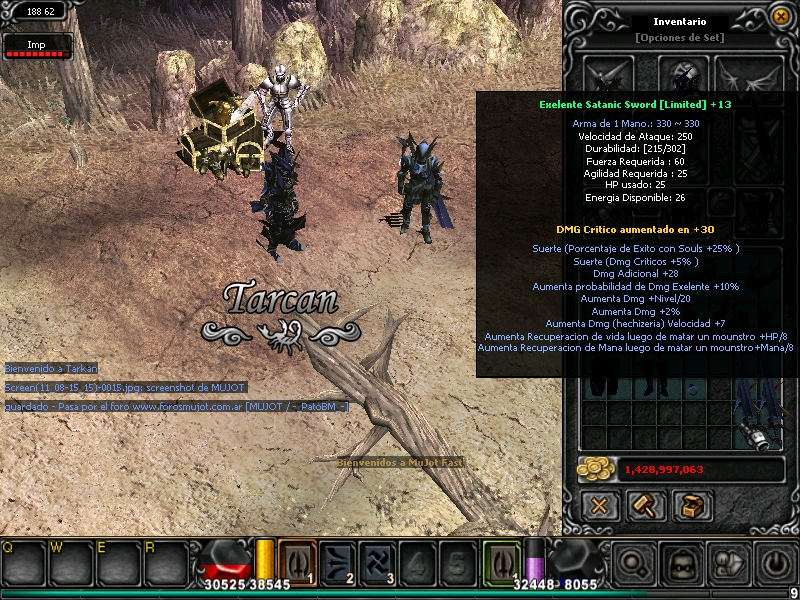Click the current skill icon beside the mana bar
The width and height of the screenshot is (800, 600).
pyautogui.click(x=501, y=560)
